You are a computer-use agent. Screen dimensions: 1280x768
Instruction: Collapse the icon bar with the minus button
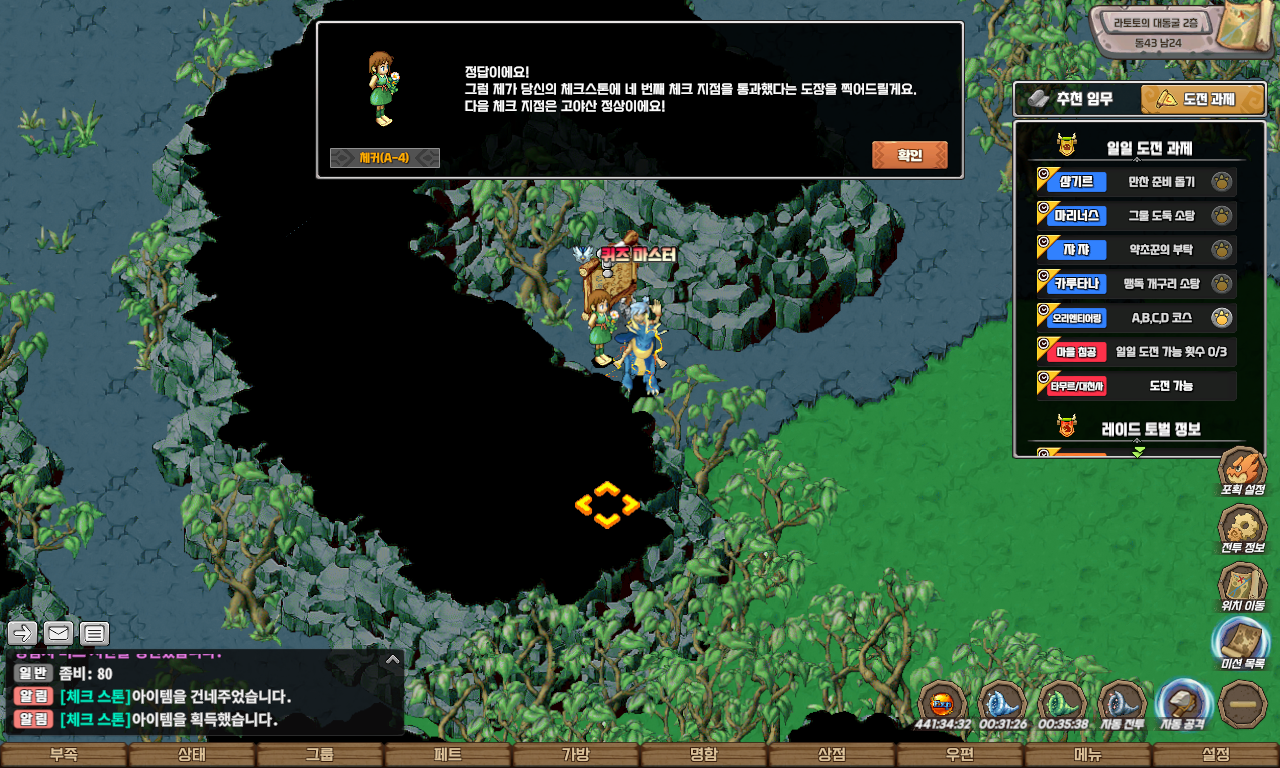click(1244, 704)
